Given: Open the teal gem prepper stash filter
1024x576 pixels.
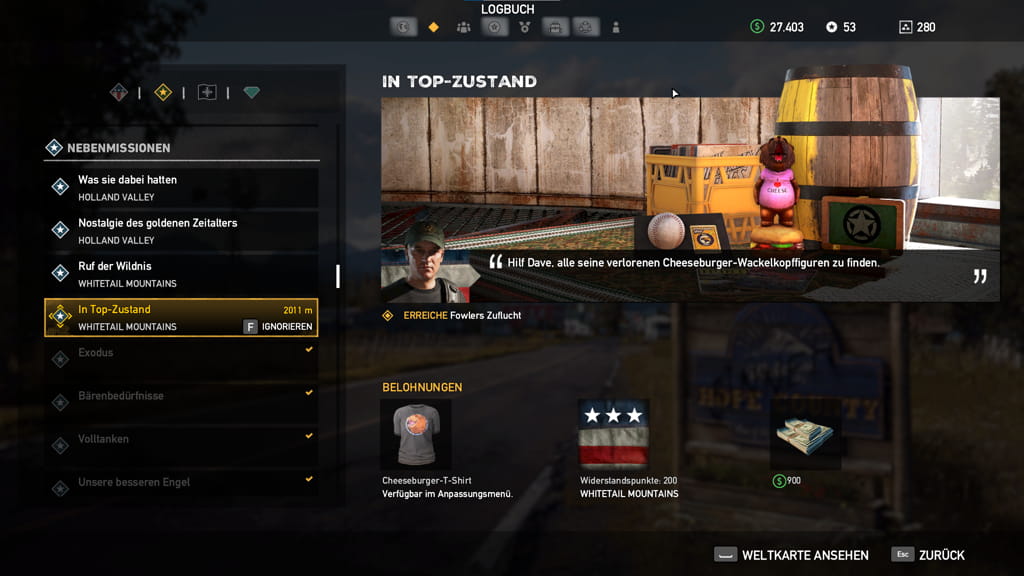Looking at the screenshot, I should [x=251, y=93].
